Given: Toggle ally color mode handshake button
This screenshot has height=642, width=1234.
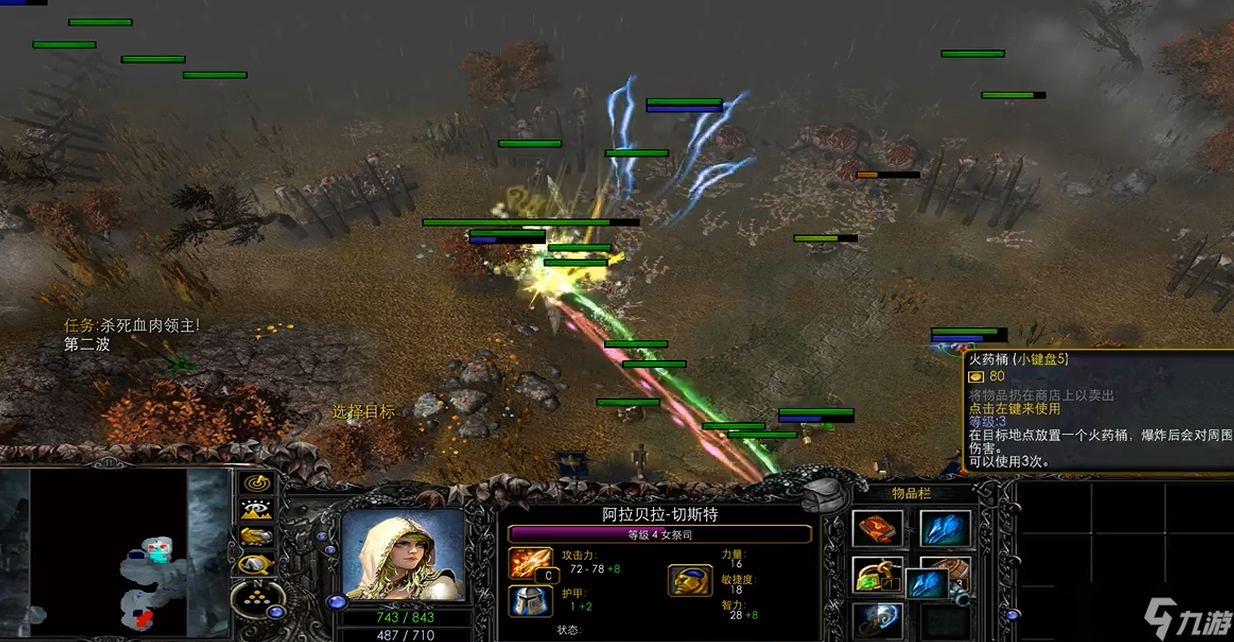Looking at the screenshot, I should click(257, 536).
